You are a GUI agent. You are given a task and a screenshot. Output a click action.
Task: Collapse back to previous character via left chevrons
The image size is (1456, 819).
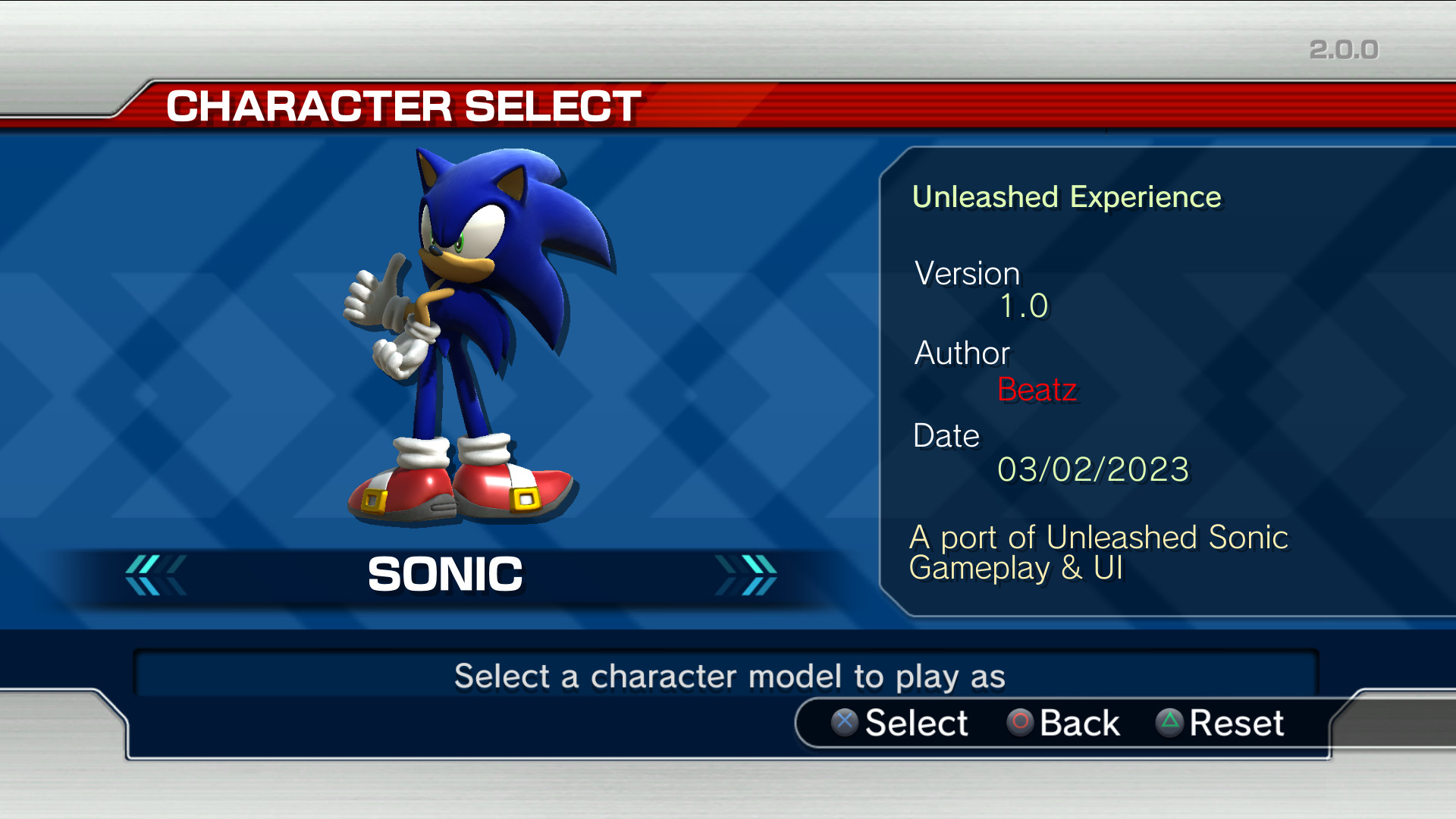coord(155,574)
